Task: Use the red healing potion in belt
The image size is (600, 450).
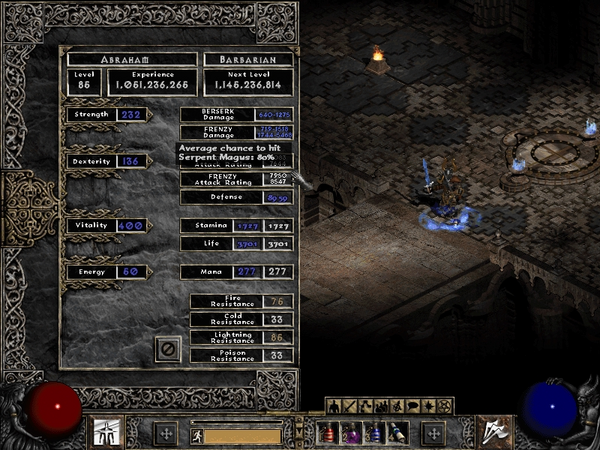Action: click(x=327, y=433)
